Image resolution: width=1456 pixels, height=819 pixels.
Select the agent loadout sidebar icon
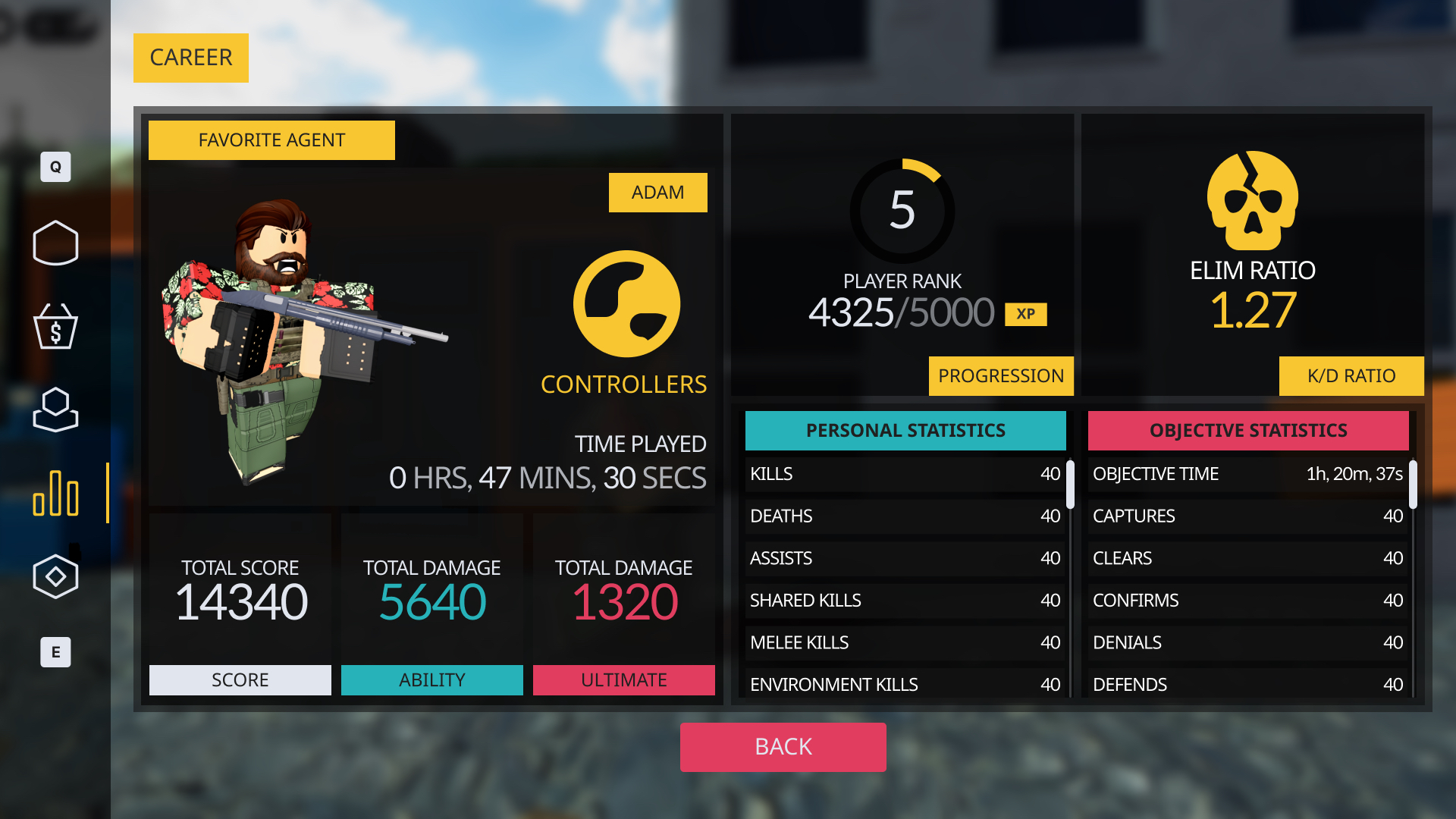click(55, 410)
